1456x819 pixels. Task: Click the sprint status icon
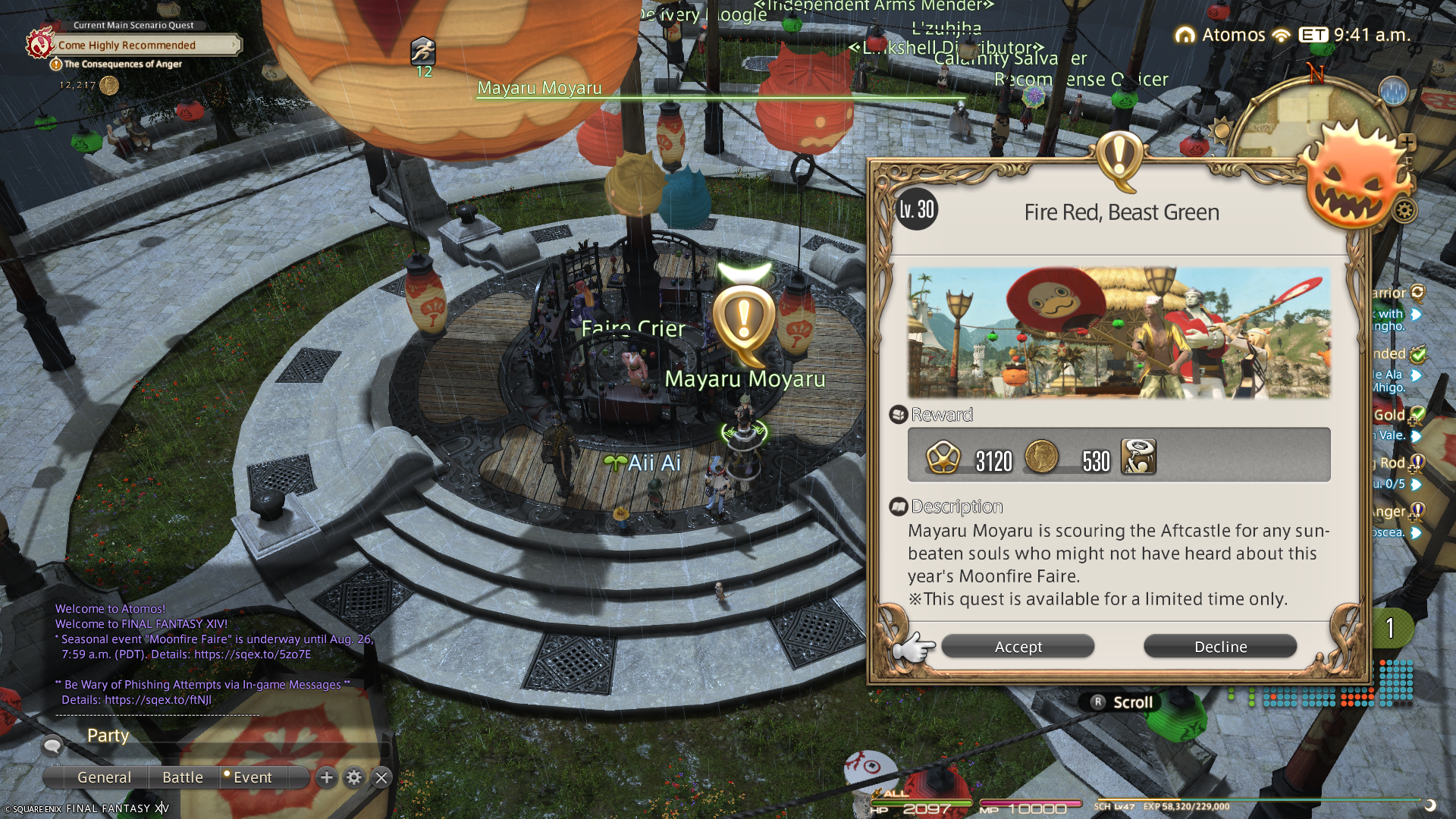(x=423, y=52)
